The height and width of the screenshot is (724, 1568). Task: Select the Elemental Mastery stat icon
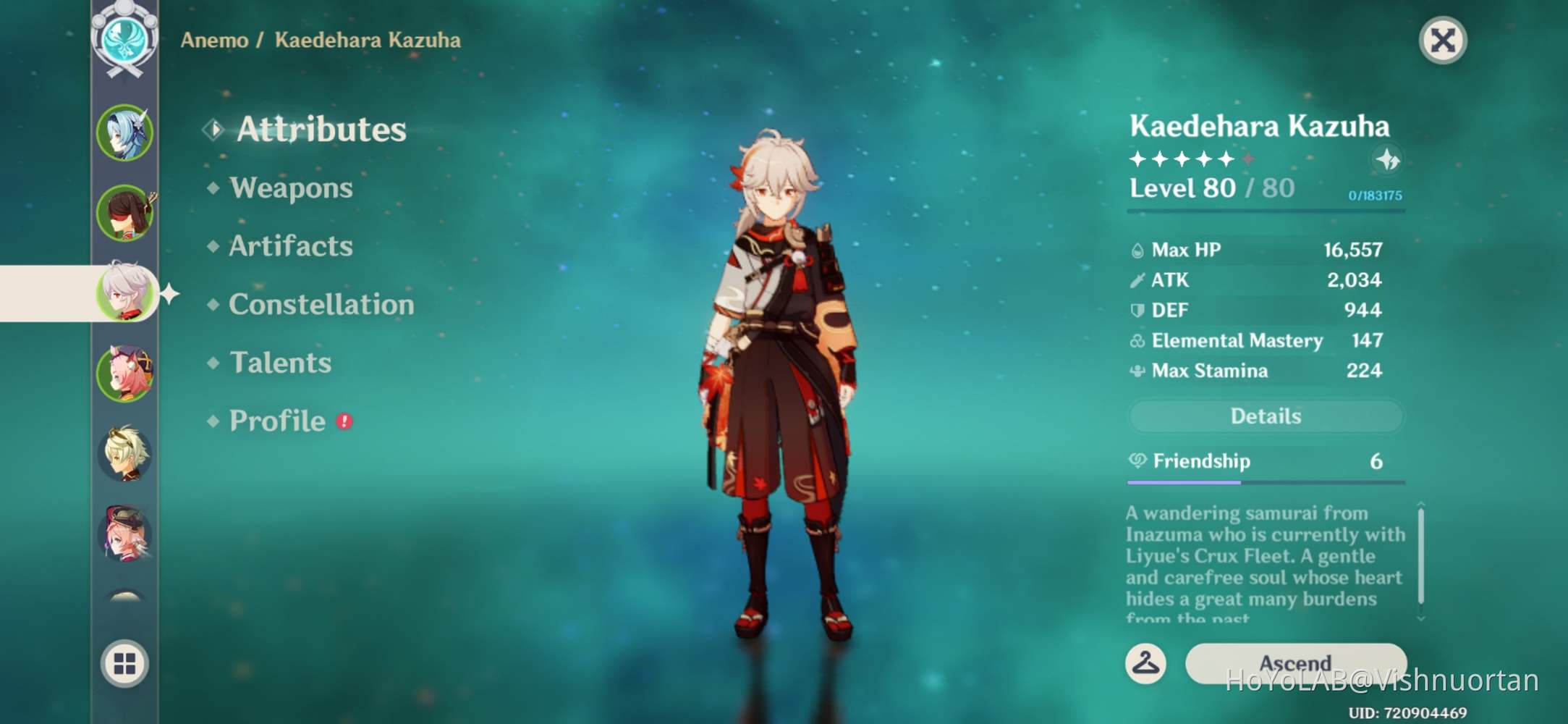tap(1138, 340)
